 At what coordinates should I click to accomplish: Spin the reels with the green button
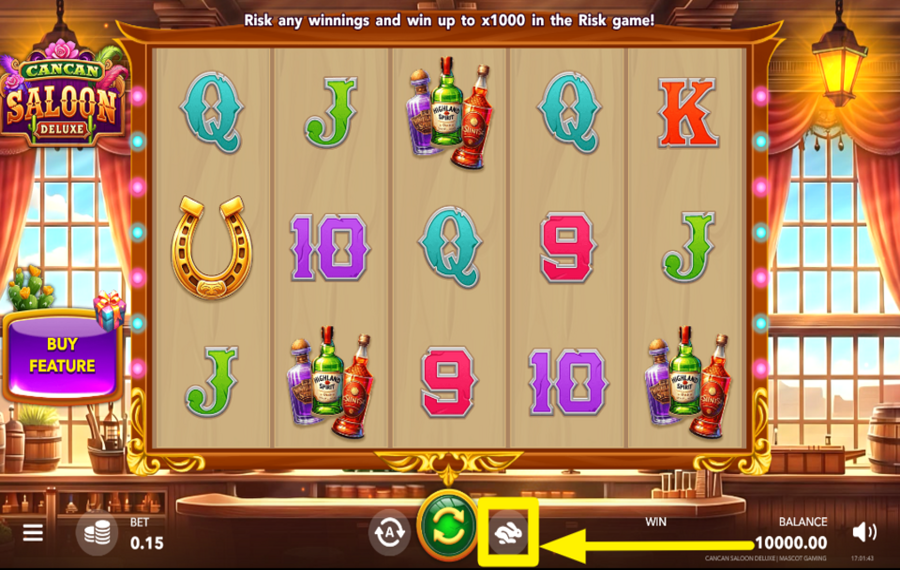[446, 526]
